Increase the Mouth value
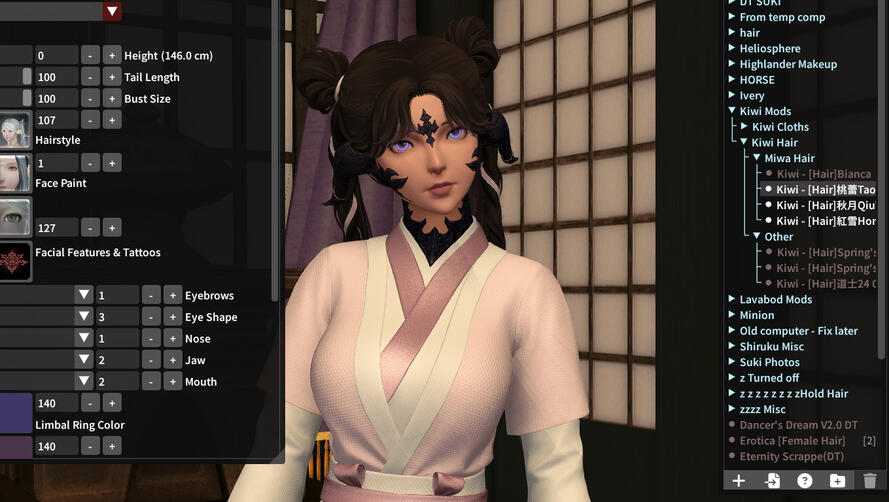The height and width of the screenshot is (502, 889). coord(173,381)
